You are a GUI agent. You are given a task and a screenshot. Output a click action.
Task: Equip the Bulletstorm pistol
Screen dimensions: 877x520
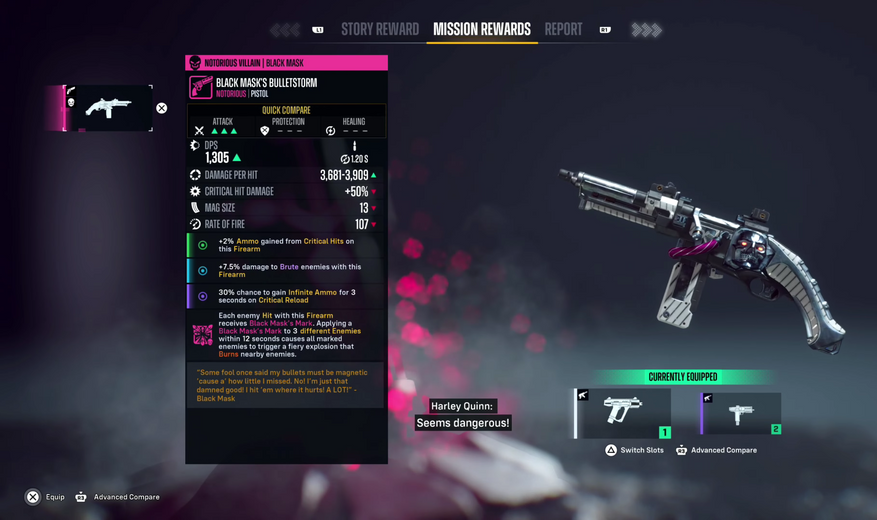click(45, 497)
